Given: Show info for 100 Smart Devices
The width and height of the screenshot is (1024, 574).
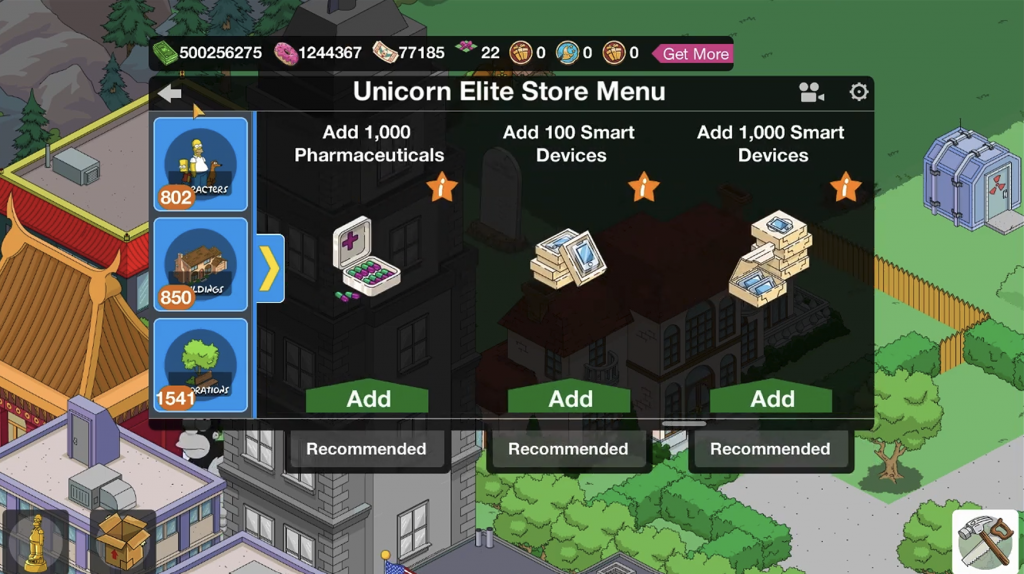Looking at the screenshot, I should point(643,187).
